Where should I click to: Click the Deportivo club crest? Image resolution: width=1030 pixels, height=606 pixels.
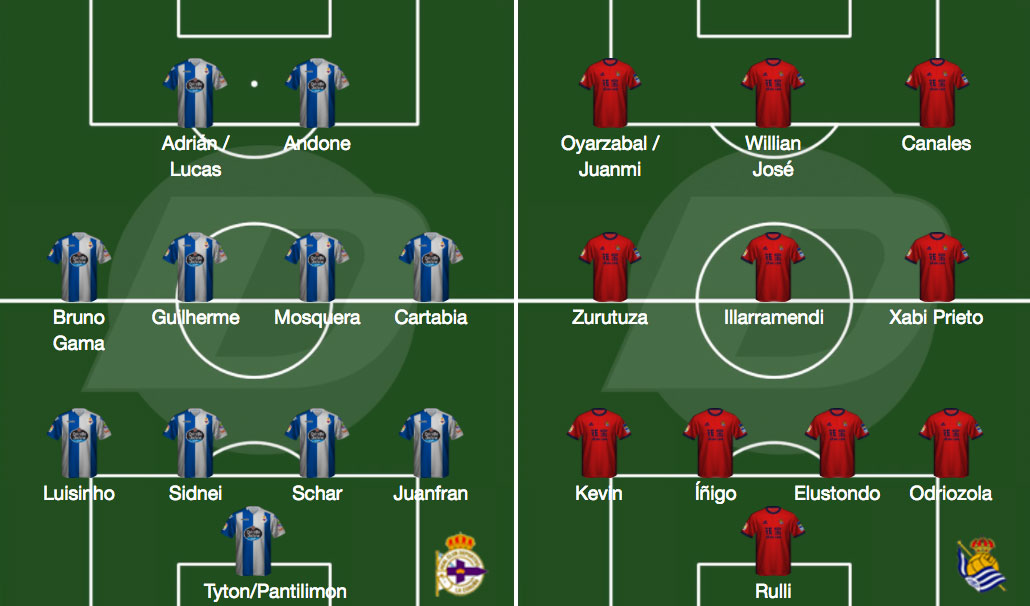(x=459, y=564)
